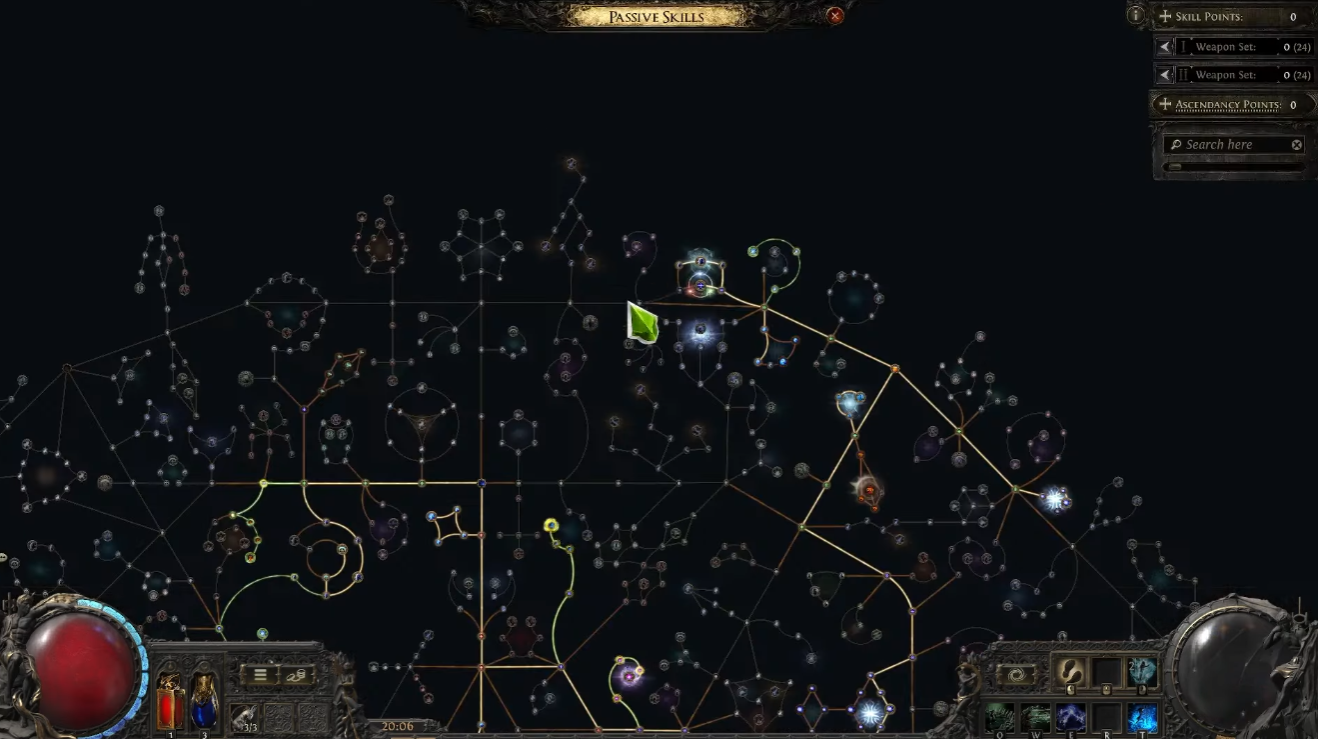This screenshot has height=739, width=1318.
Task: Open the Skill Points allocation panel
Action: click(x=1164, y=17)
